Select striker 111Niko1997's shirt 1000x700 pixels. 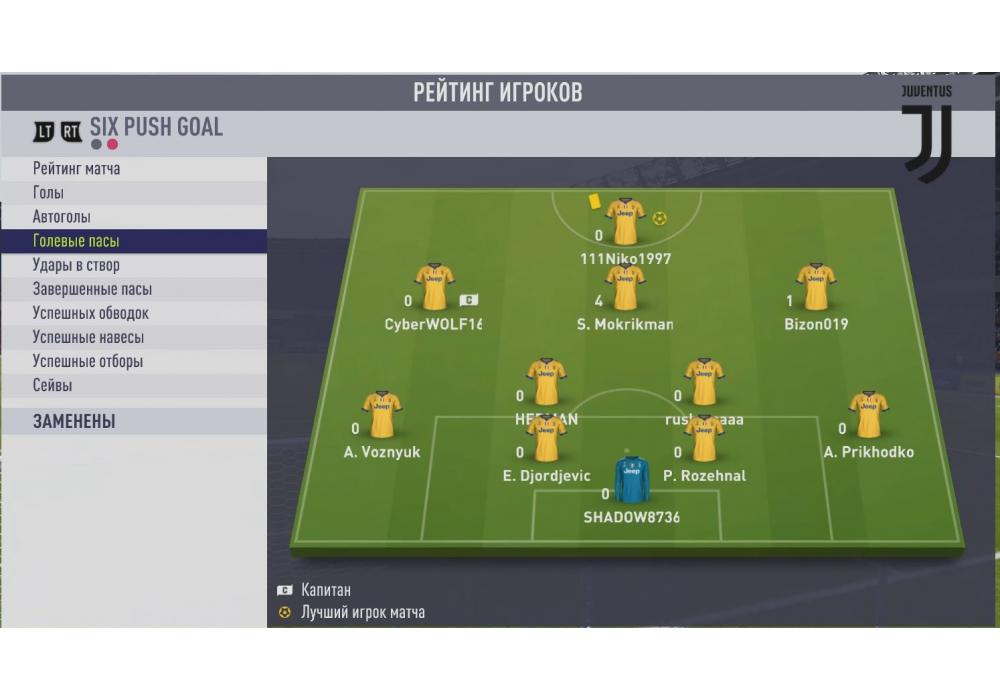[x=625, y=221]
